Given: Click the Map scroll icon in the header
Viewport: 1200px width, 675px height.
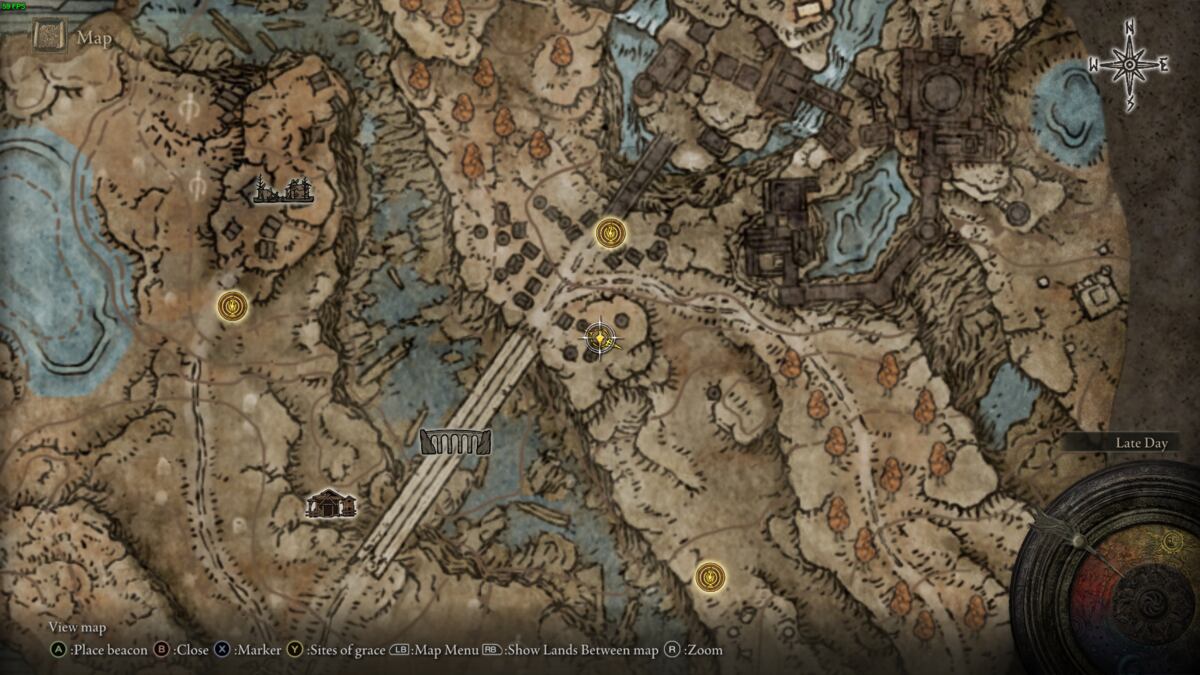Looking at the screenshot, I should (x=48, y=37).
